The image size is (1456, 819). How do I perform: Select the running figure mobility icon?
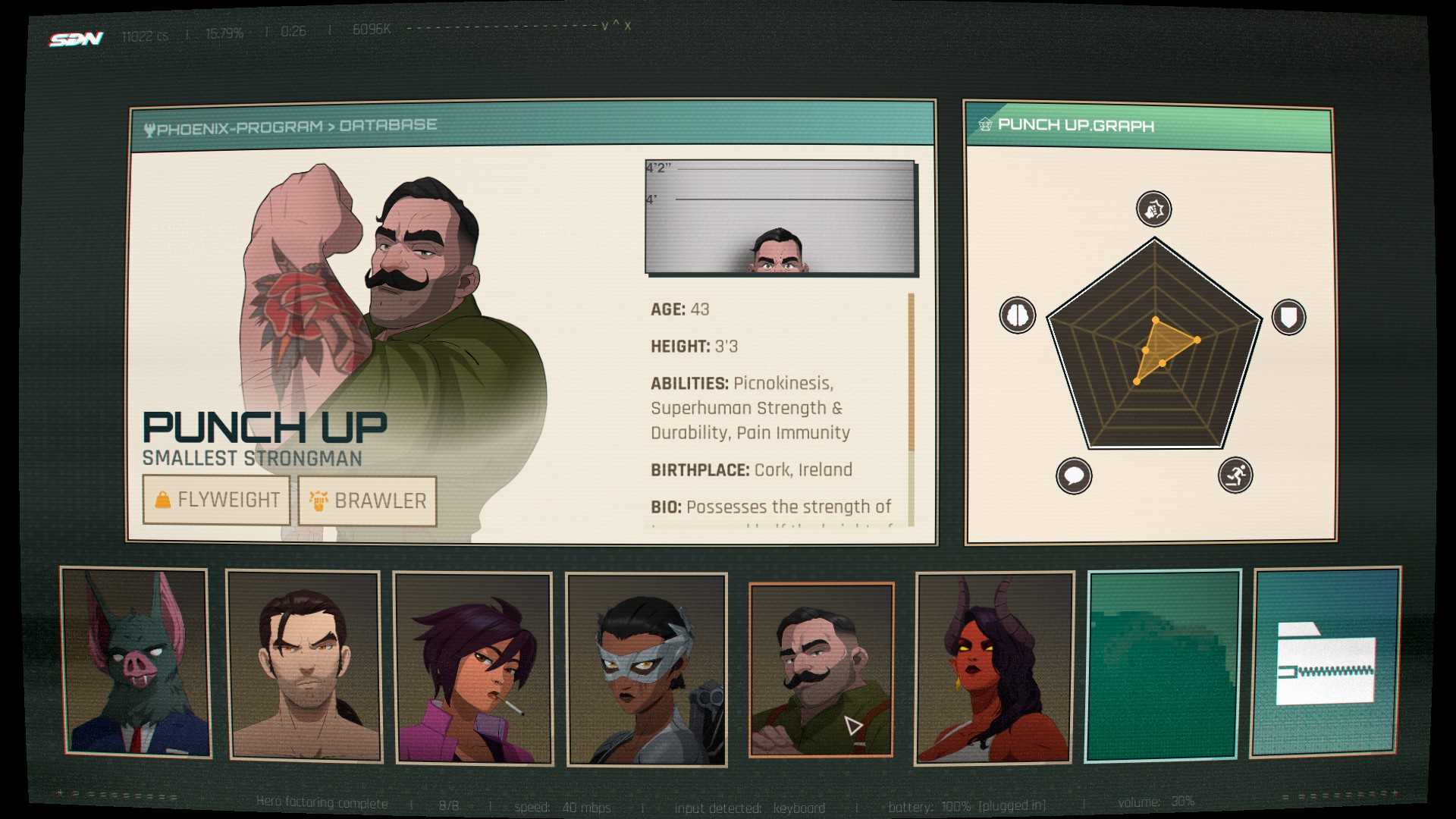[x=1235, y=475]
